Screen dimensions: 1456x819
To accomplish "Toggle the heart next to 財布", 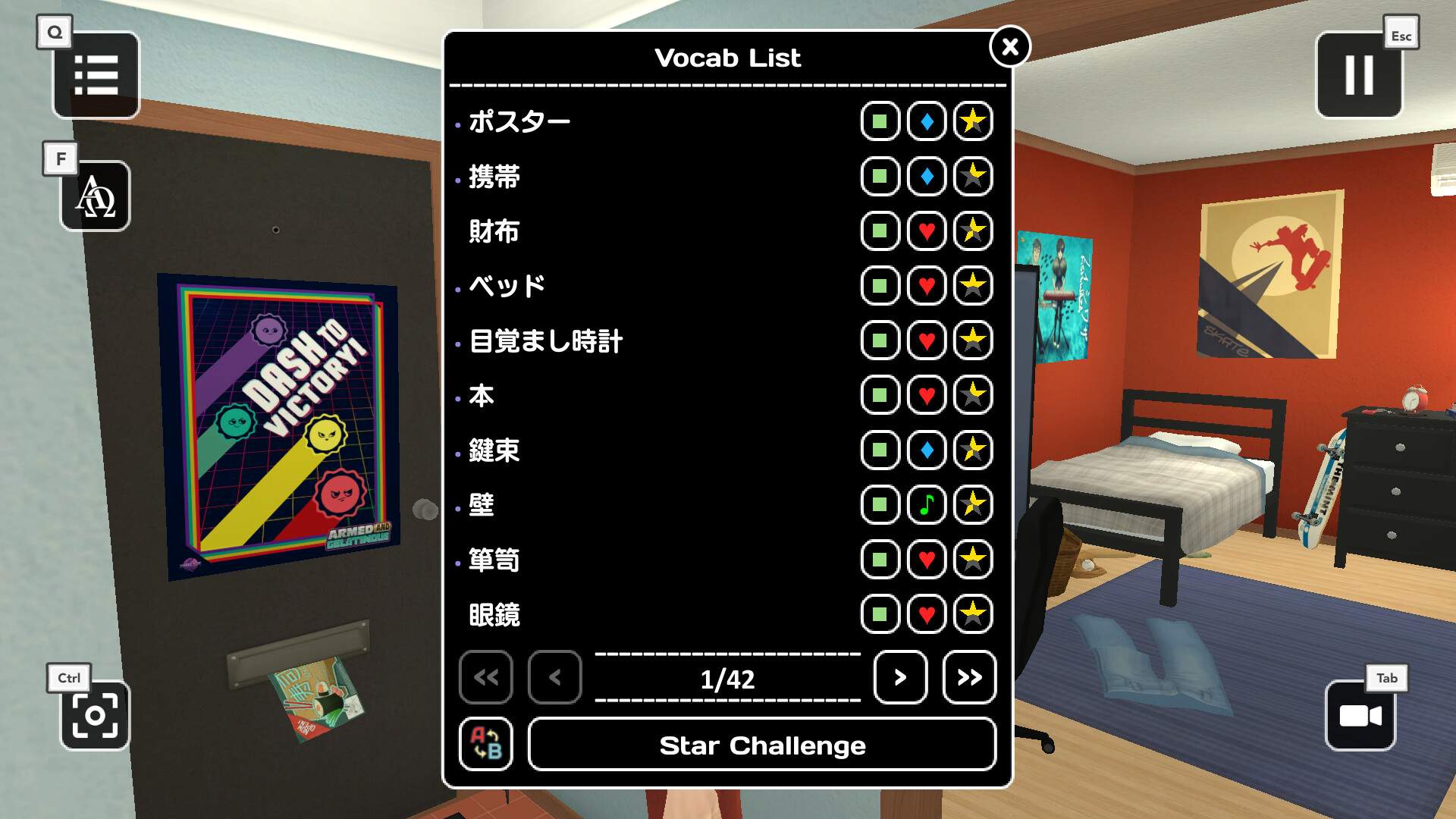I will coord(926,231).
